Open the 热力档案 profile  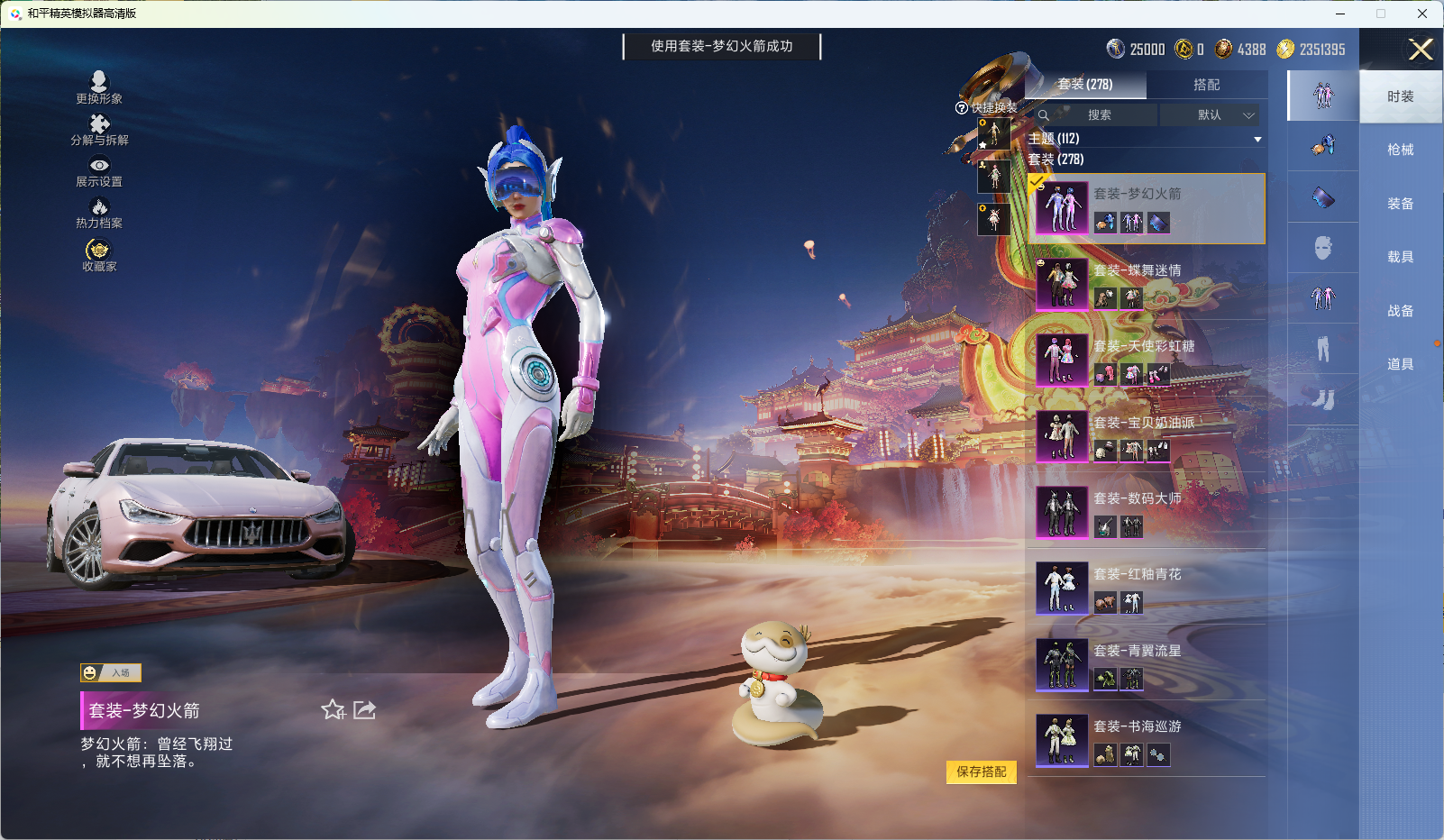tap(99, 214)
